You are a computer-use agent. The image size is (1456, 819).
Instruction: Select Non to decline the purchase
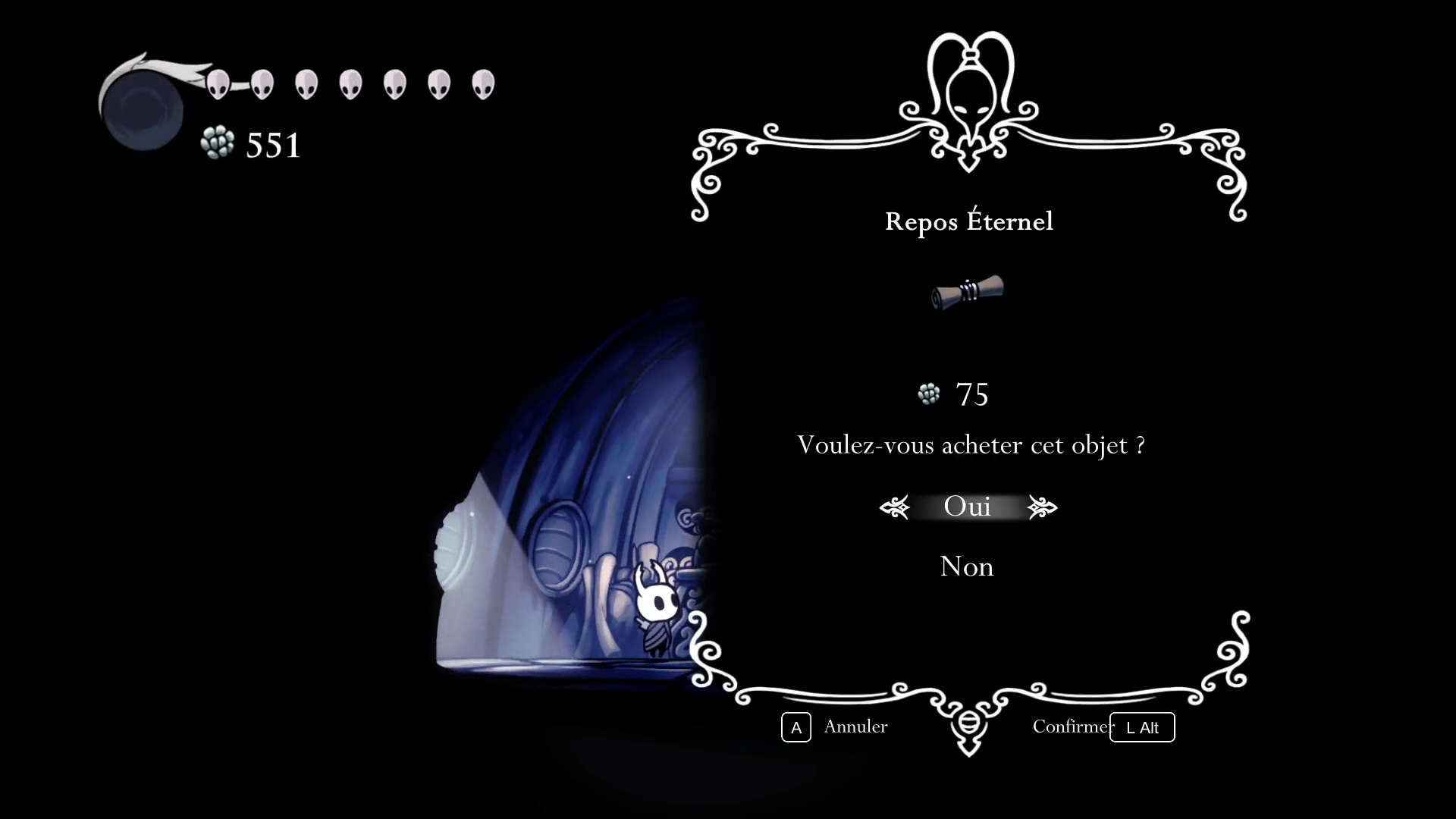coord(966,566)
